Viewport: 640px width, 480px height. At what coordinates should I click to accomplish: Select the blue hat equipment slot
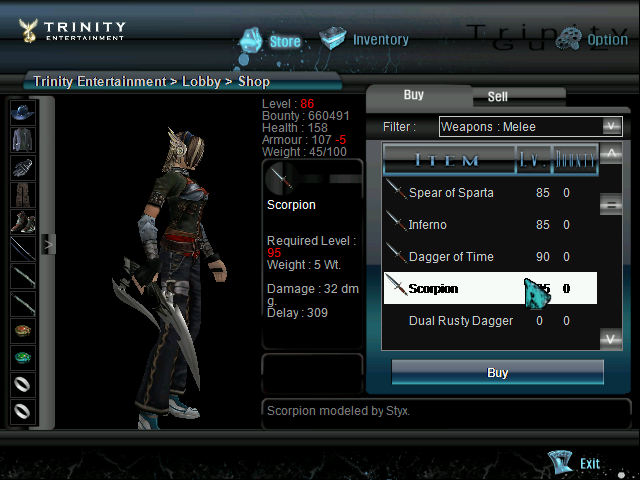(22, 112)
